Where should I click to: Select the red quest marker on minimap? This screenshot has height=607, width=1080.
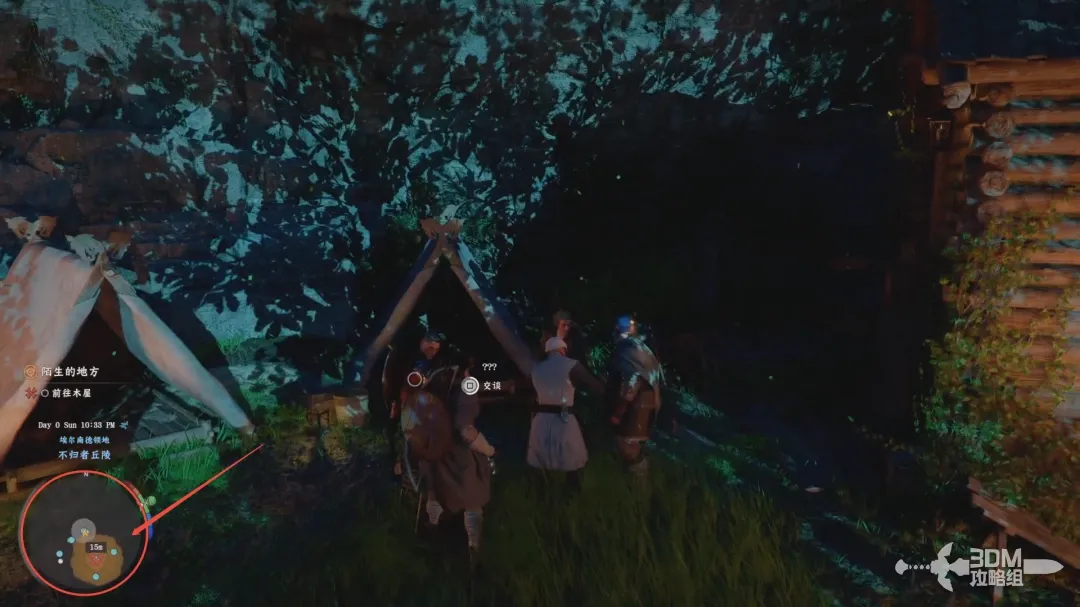tap(97, 561)
